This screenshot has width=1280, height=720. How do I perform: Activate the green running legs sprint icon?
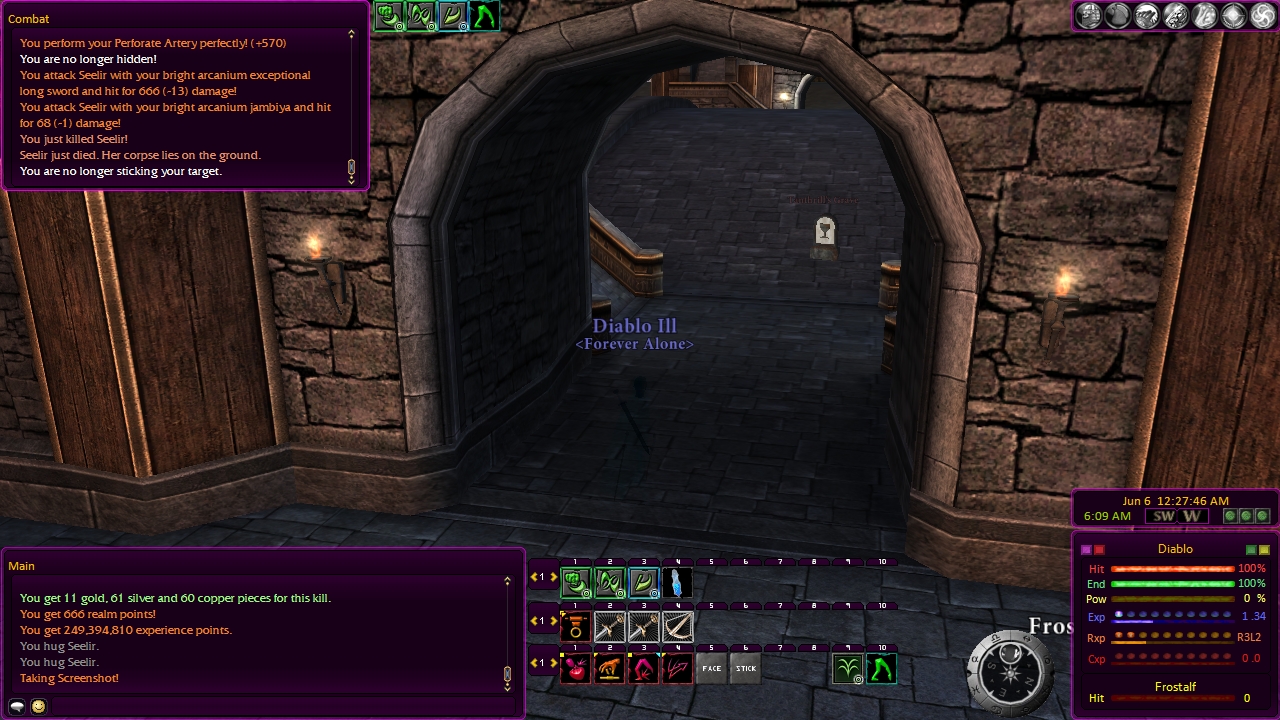click(x=881, y=668)
